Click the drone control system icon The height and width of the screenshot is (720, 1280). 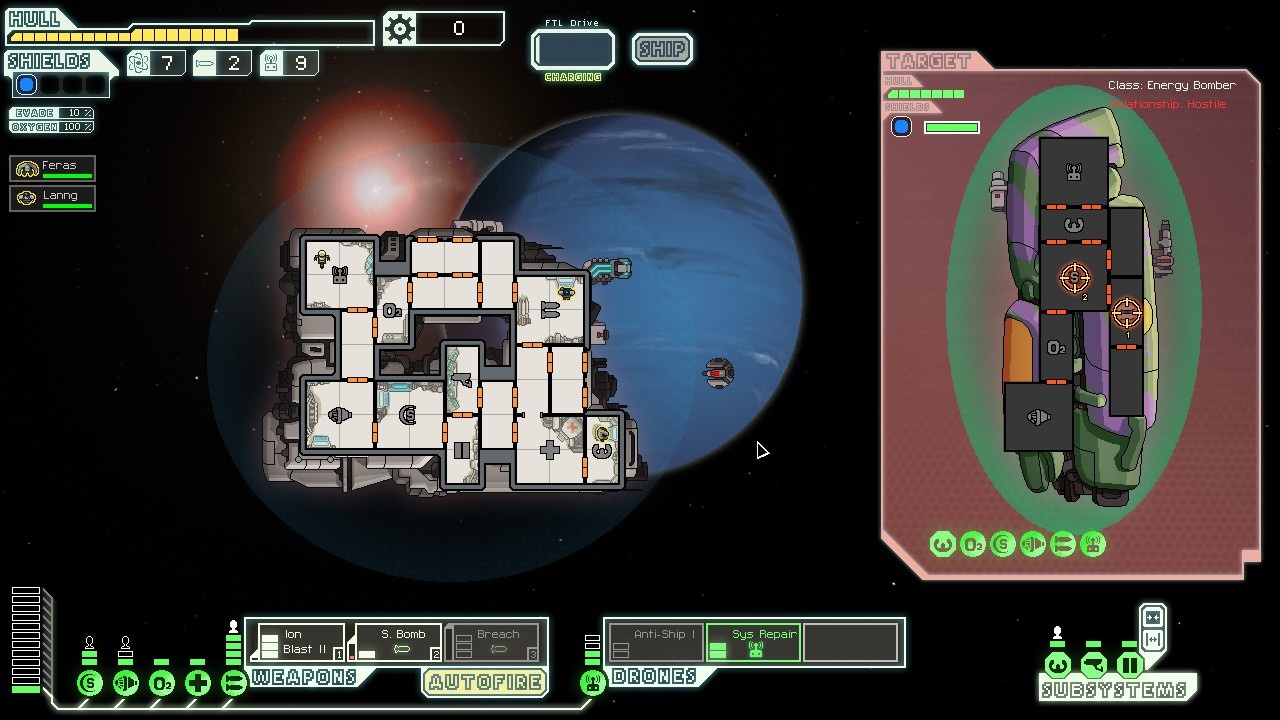(593, 684)
